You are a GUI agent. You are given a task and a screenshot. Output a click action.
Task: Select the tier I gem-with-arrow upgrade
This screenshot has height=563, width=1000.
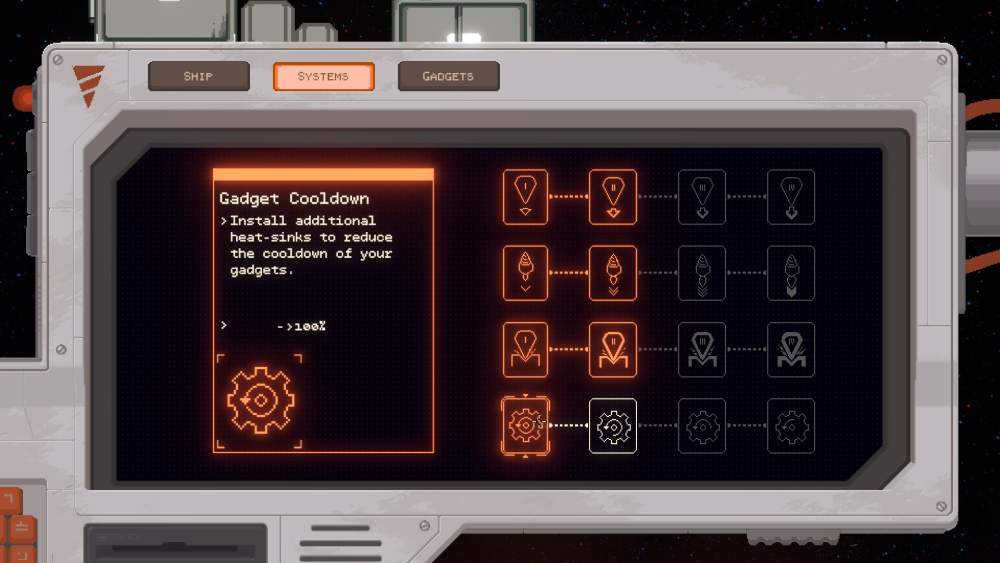pos(525,197)
